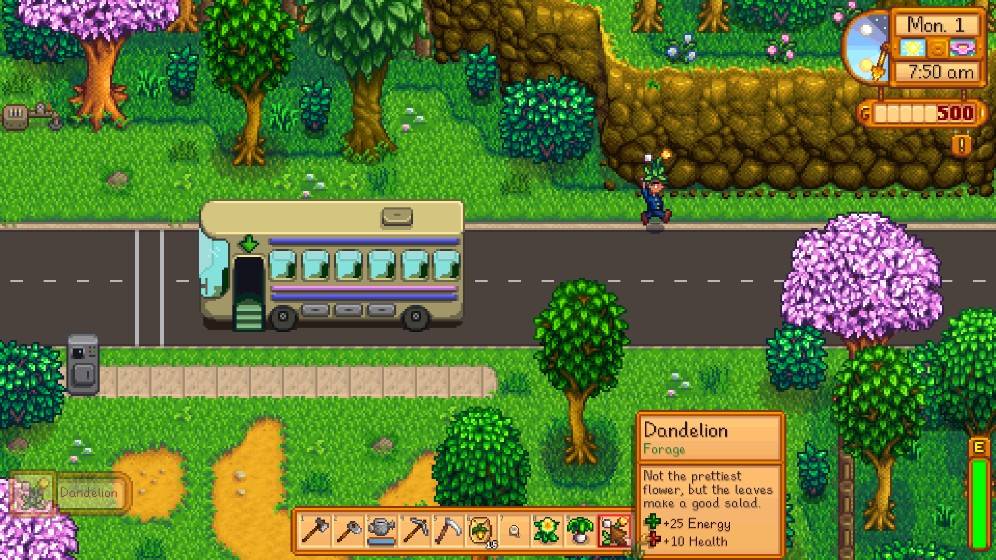Choose the watering can slot
Image resolution: width=996 pixels, height=560 pixels.
coord(380,529)
